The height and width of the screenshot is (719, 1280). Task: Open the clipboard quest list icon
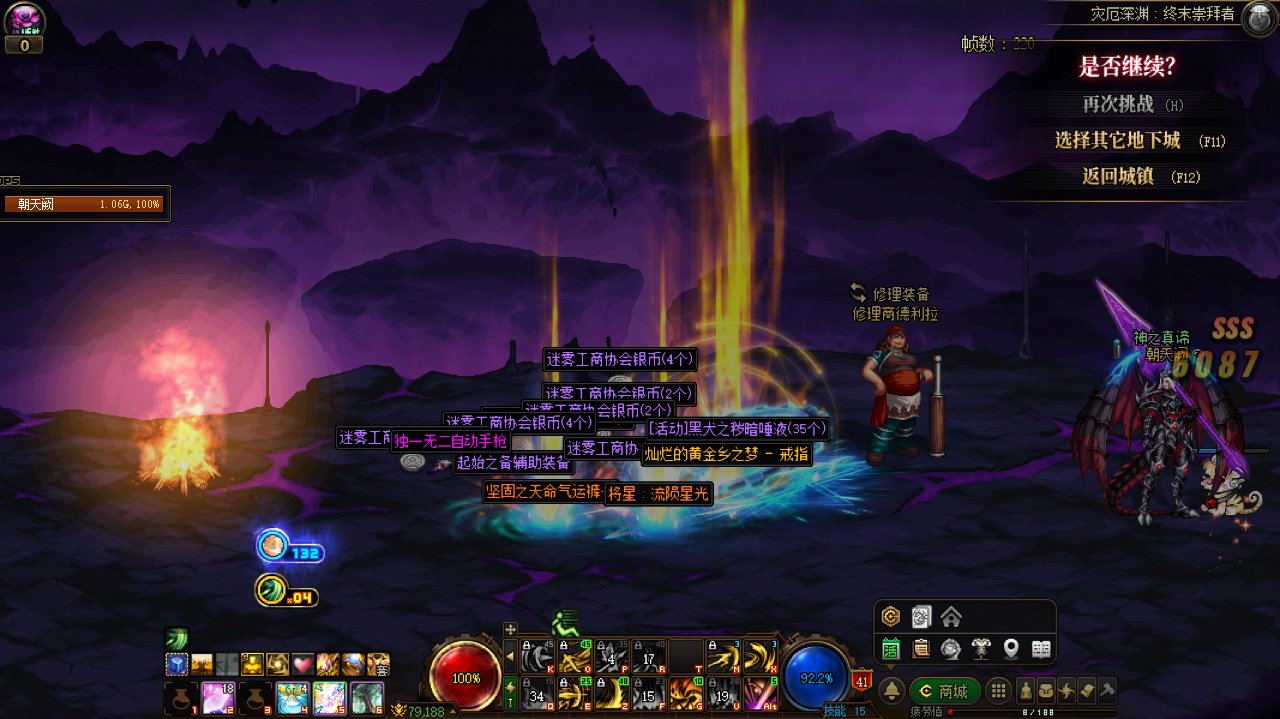(x=921, y=649)
